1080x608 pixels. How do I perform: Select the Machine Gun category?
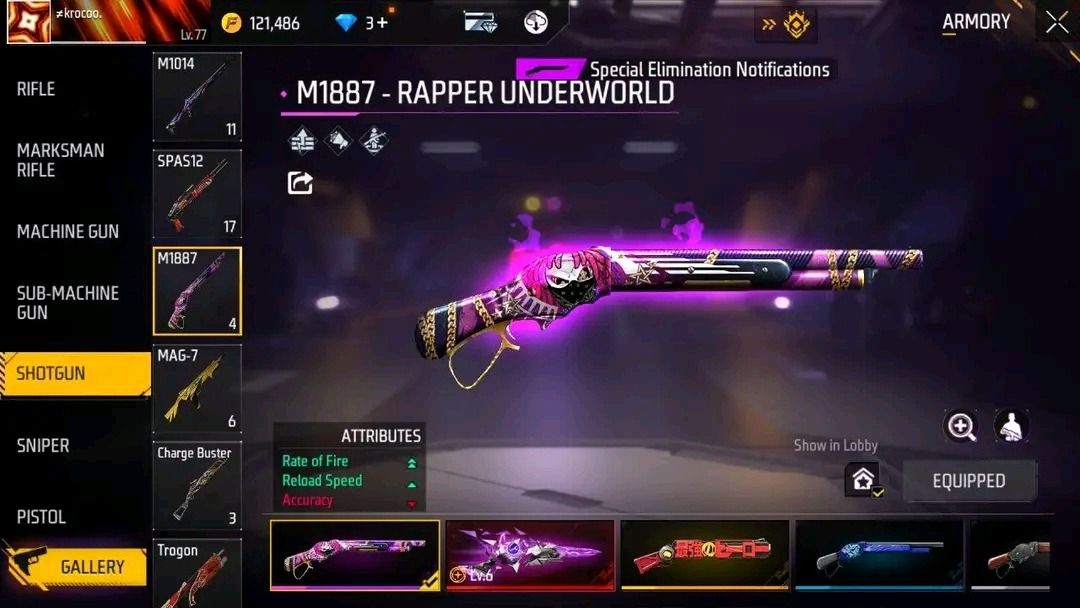pyautogui.click(x=67, y=231)
